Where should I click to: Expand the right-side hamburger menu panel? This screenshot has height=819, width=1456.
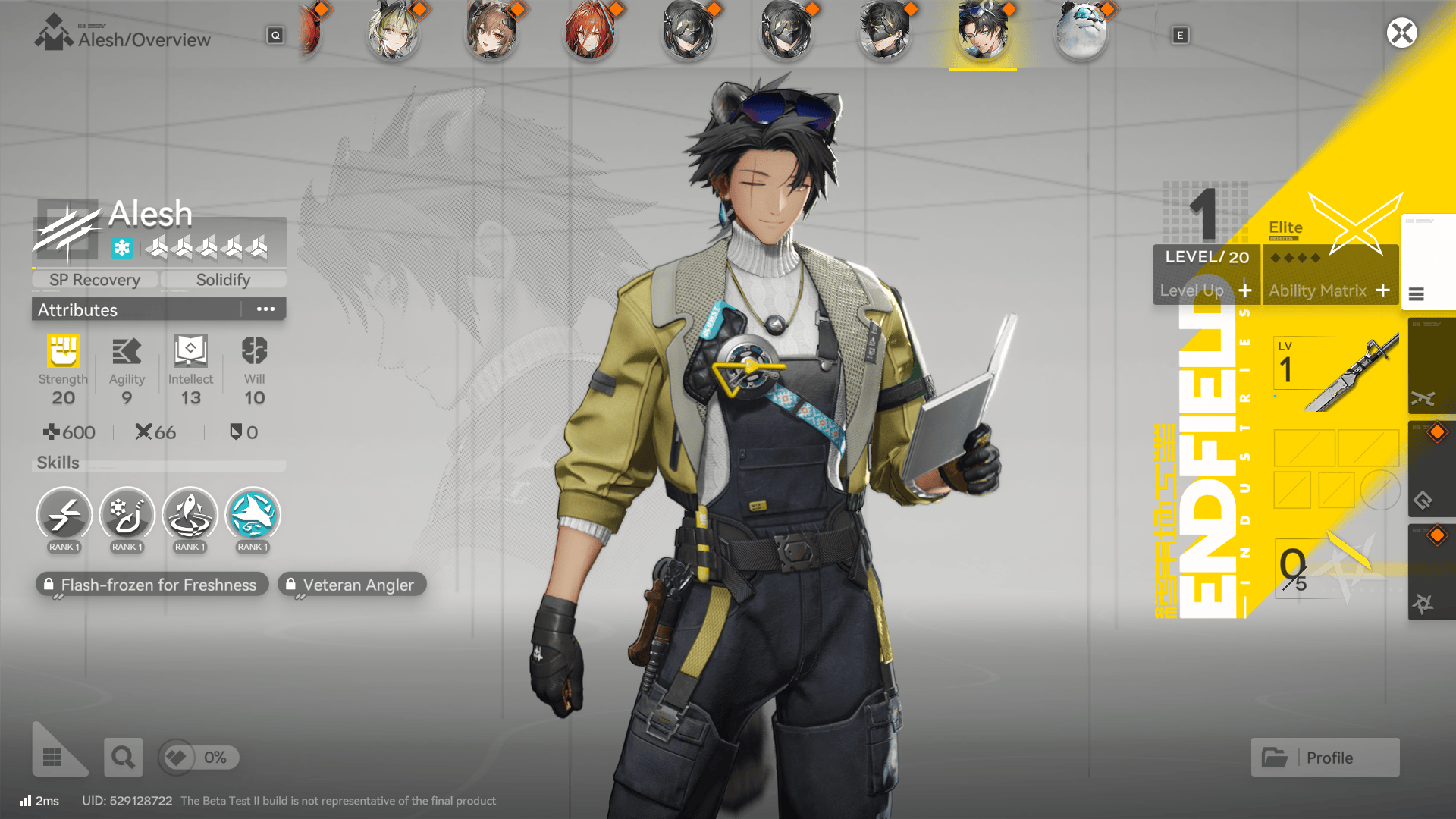[1417, 294]
